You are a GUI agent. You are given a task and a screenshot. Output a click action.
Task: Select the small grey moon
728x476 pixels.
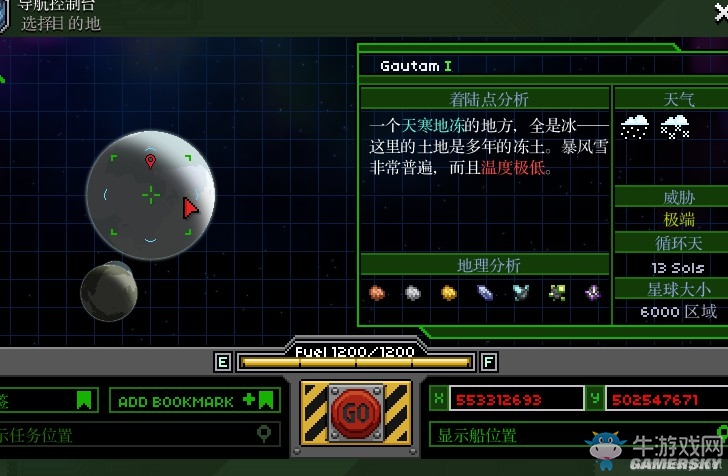[x=108, y=291]
